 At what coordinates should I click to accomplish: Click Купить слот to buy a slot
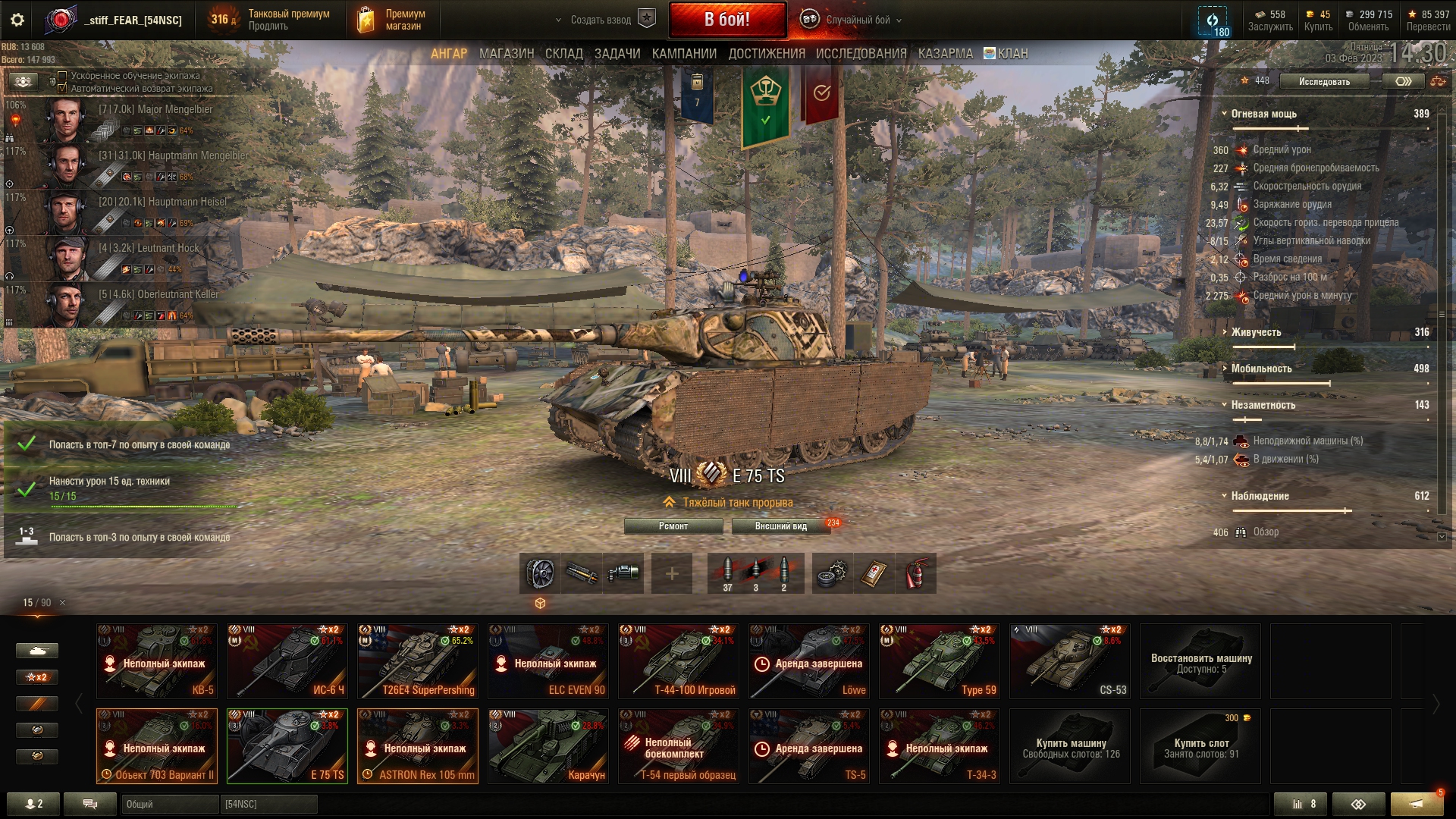(1200, 746)
